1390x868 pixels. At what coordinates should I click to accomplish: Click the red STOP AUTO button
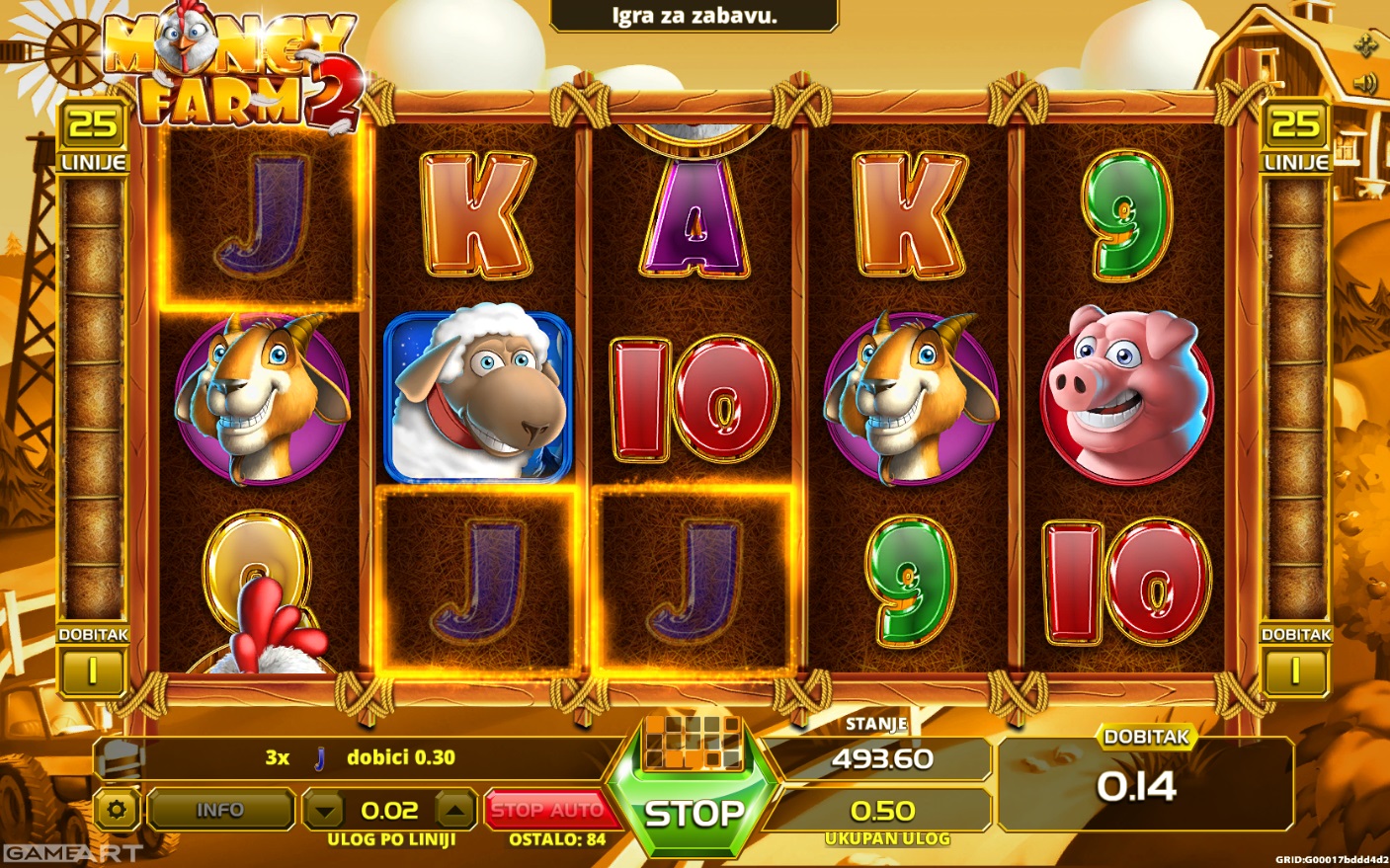547,810
